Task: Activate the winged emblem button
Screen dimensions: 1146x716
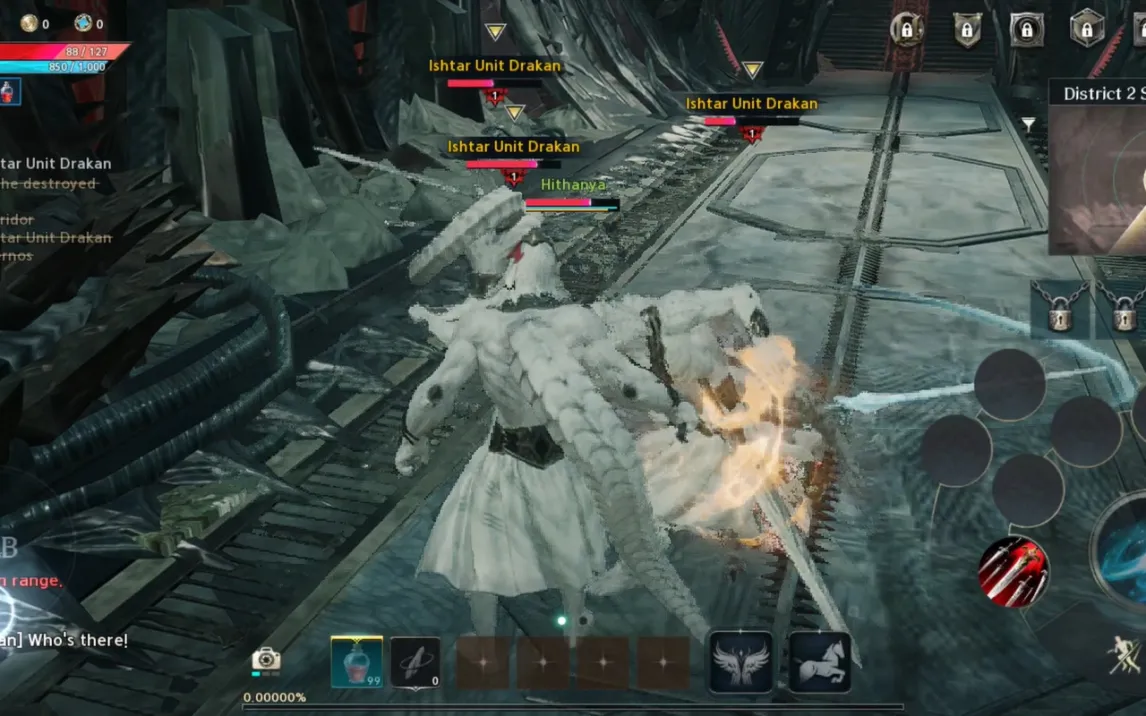Action: coord(740,661)
